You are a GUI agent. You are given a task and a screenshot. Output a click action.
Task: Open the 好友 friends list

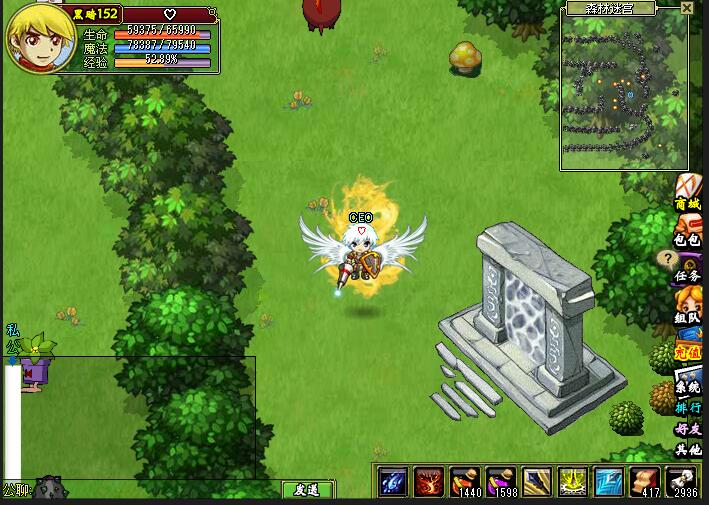tap(688, 430)
